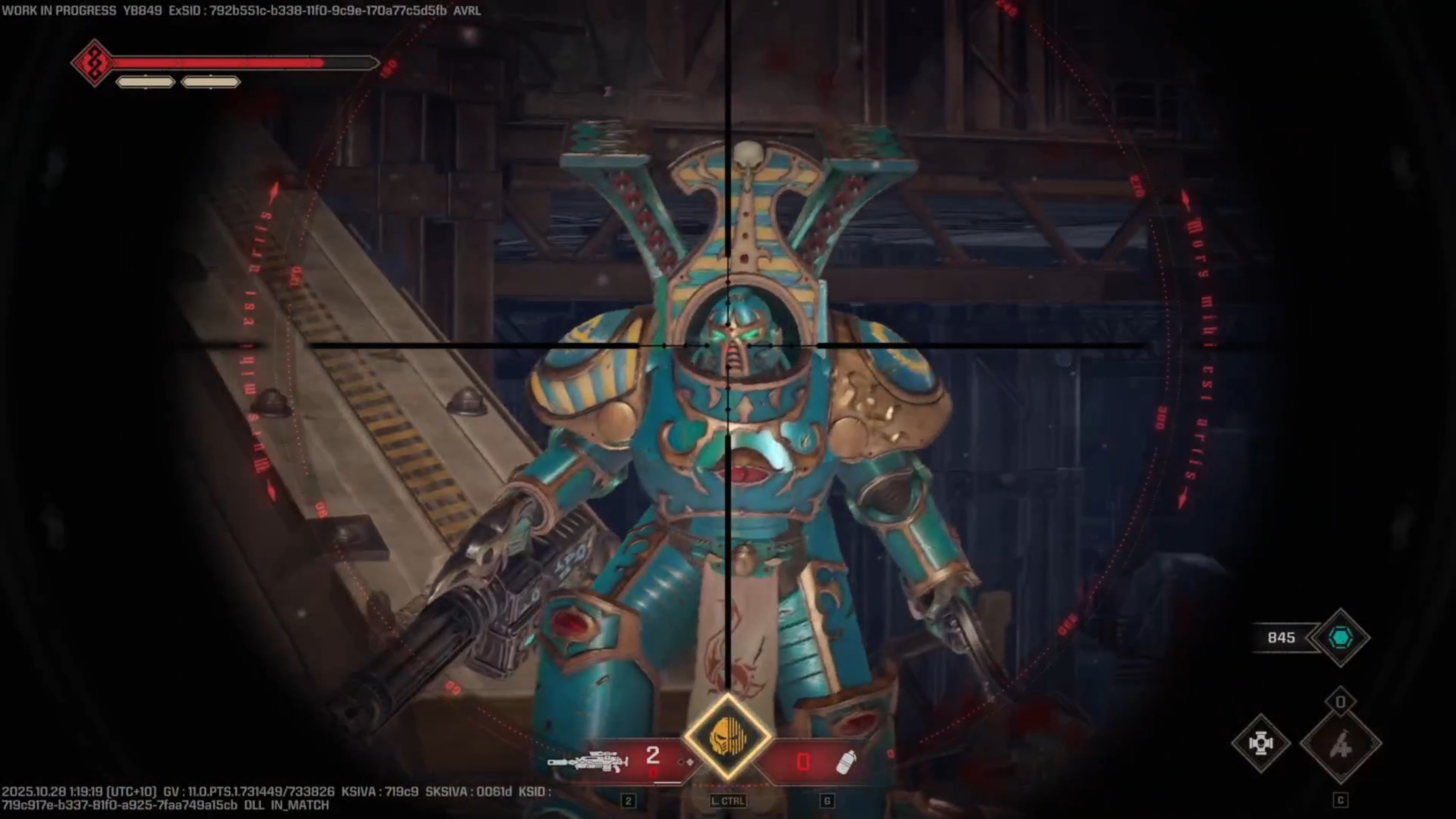
Task: Toggle the first armor segment pip
Action: point(145,82)
